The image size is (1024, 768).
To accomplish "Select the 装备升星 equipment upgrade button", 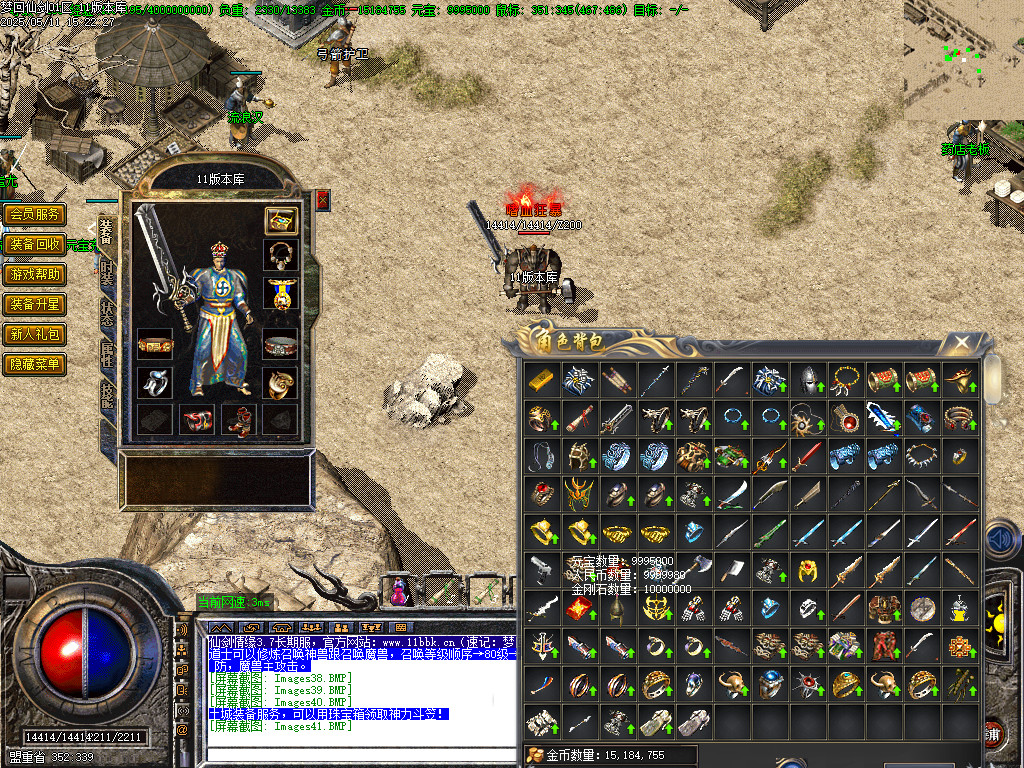I will click(35, 304).
